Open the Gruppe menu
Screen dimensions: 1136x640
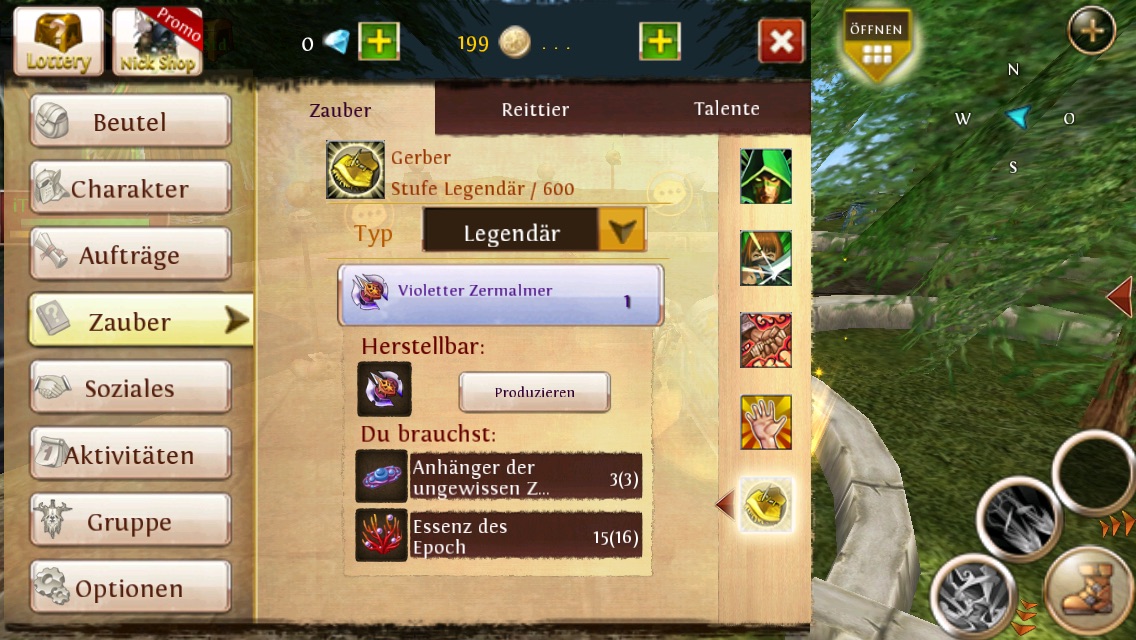(x=130, y=522)
